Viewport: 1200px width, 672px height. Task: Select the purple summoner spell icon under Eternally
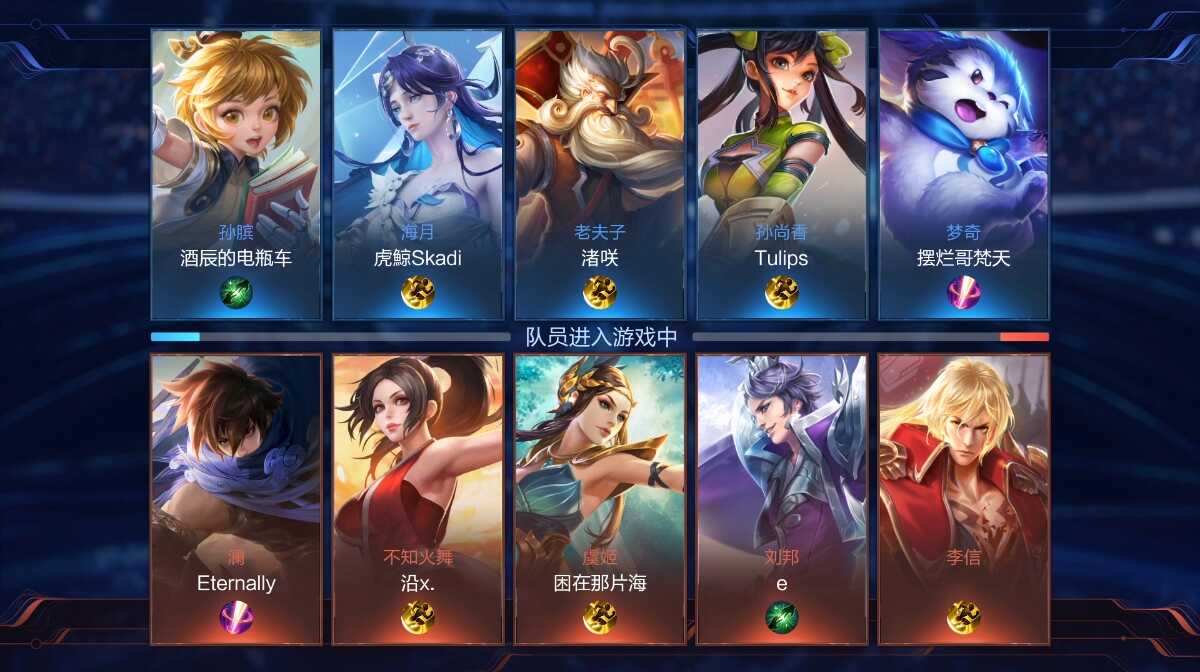click(x=236, y=617)
